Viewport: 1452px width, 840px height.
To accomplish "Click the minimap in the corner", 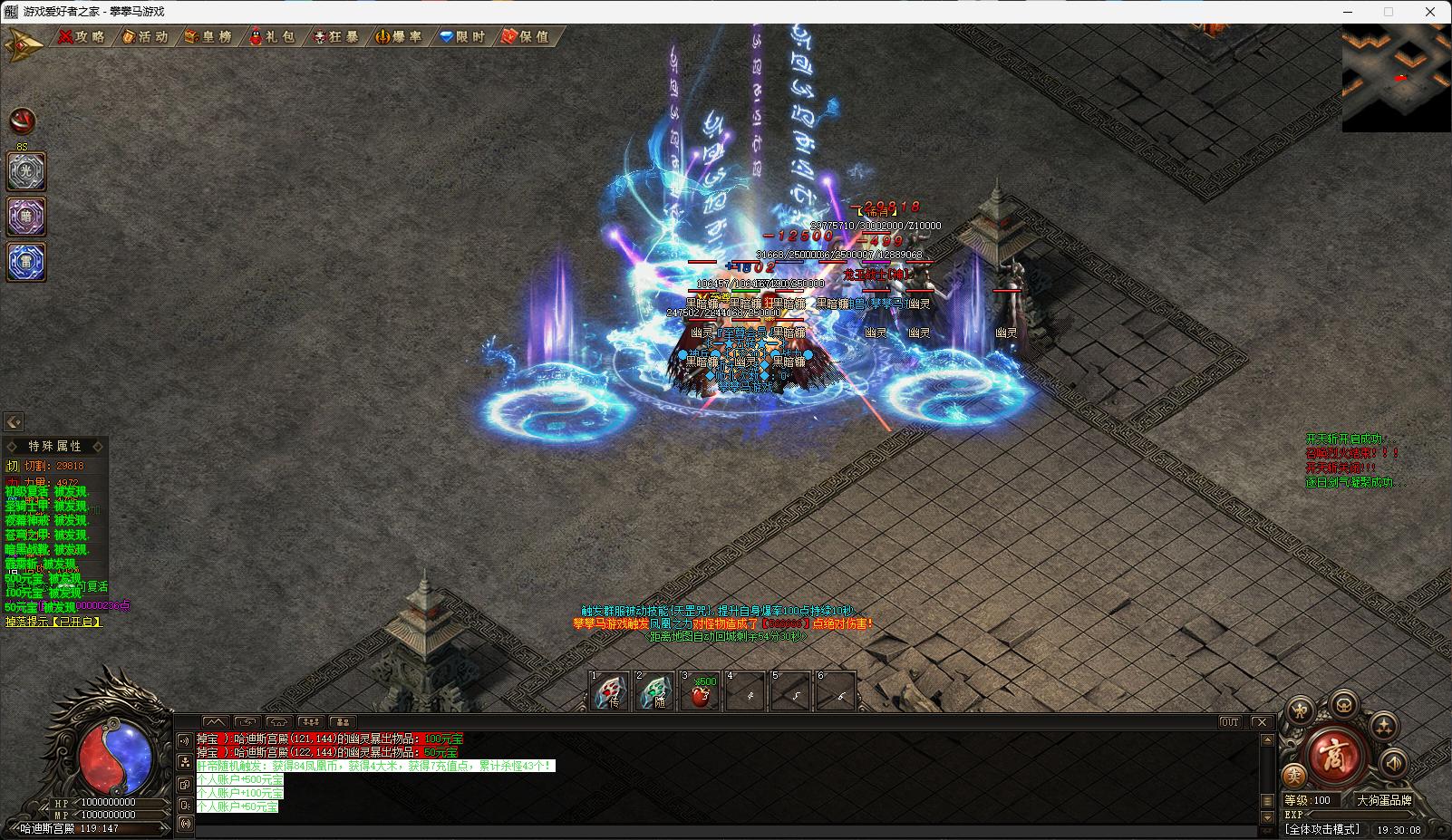I will (1396, 79).
